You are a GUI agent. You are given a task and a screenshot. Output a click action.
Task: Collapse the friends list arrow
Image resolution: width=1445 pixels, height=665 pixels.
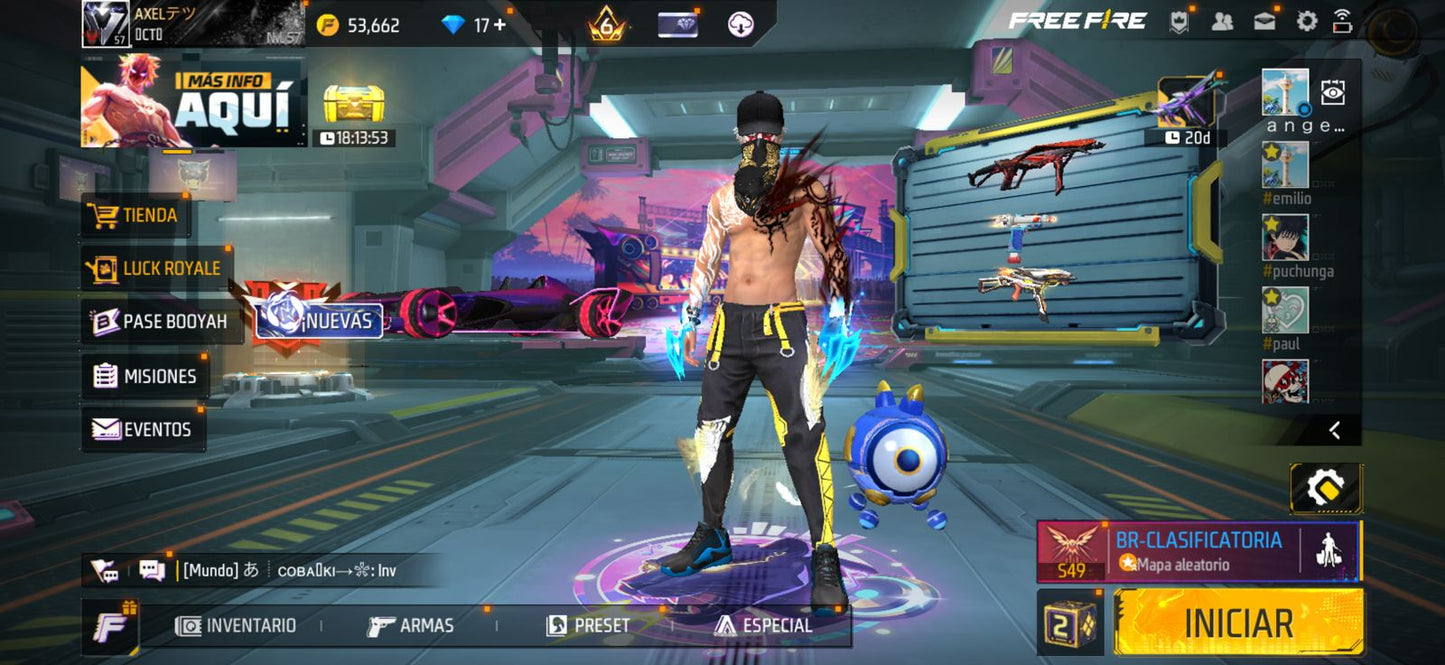click(1334, 430)
